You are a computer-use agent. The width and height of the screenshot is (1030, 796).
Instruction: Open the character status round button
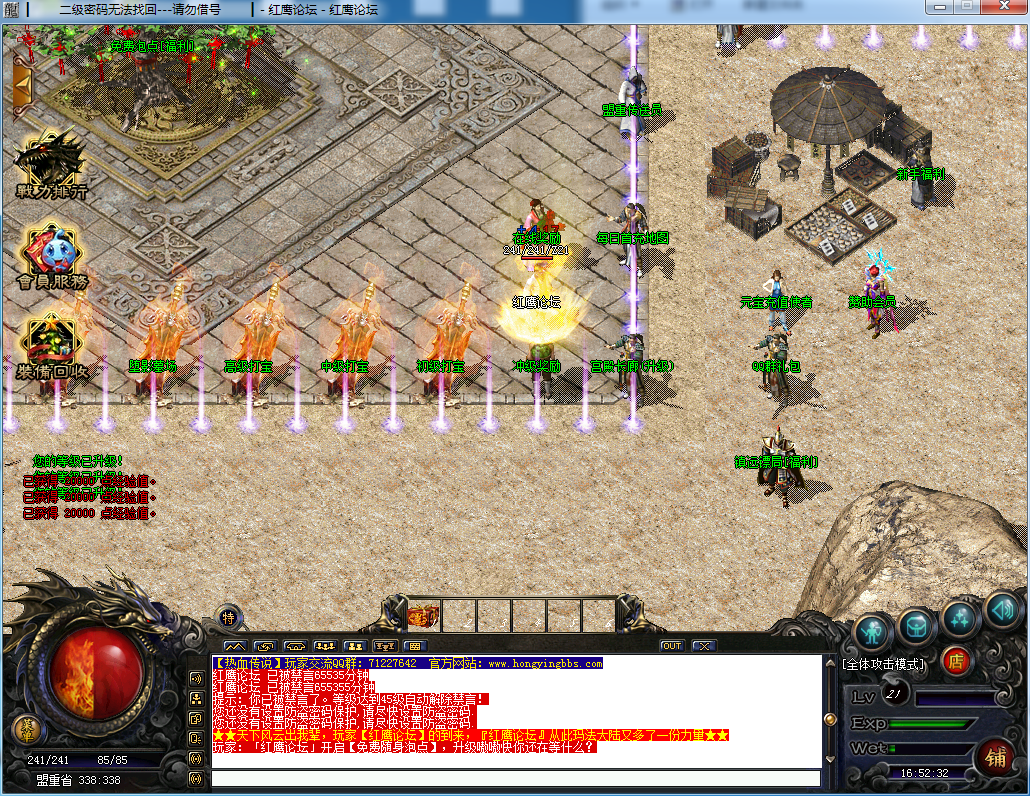click(873, 630)
